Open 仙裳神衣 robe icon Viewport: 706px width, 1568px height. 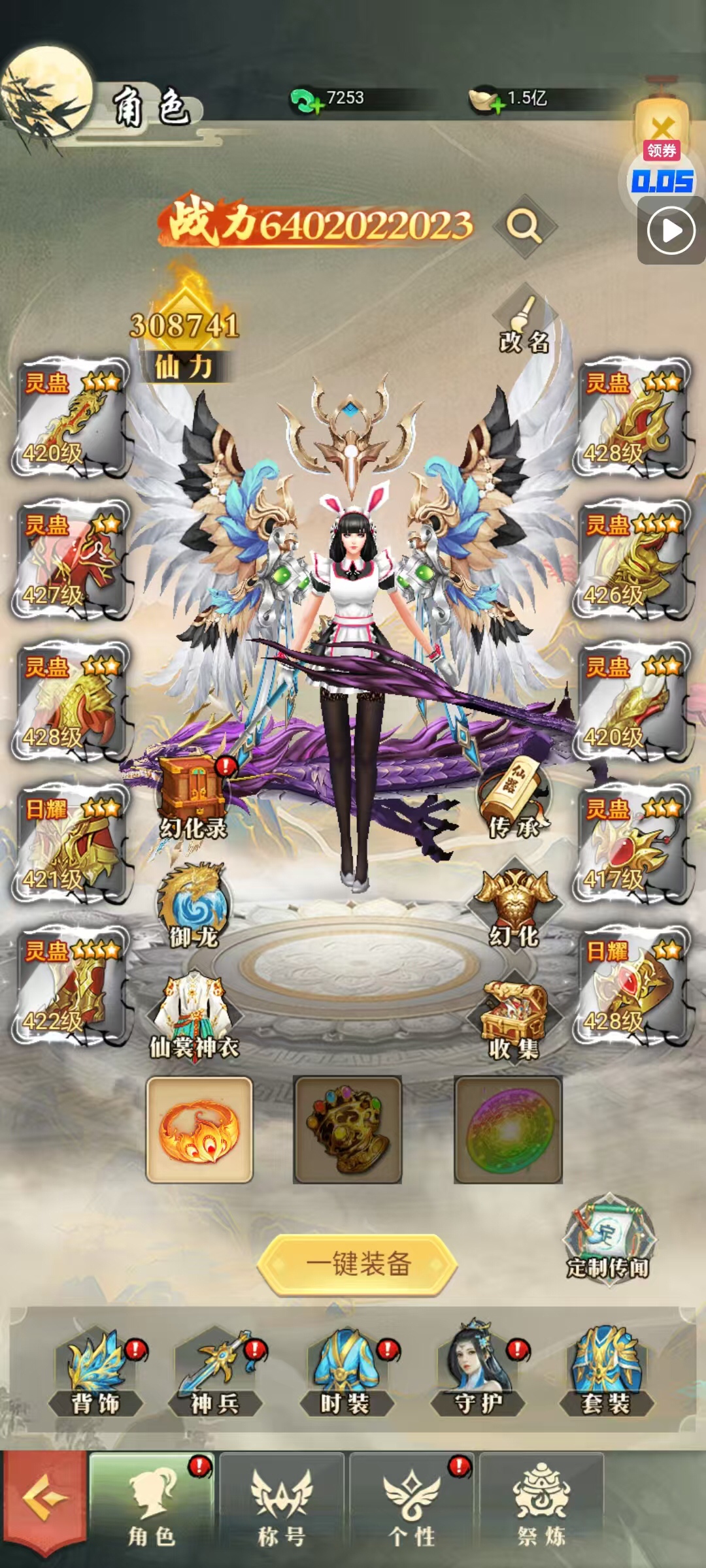click(194, 1014)
